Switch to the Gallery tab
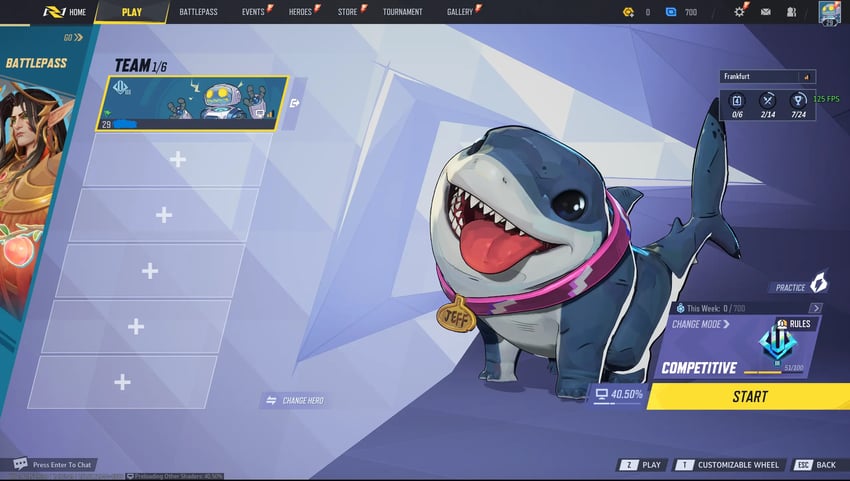Screen dimensions: 850x481 pyautogui.click(x=460, y=12)
